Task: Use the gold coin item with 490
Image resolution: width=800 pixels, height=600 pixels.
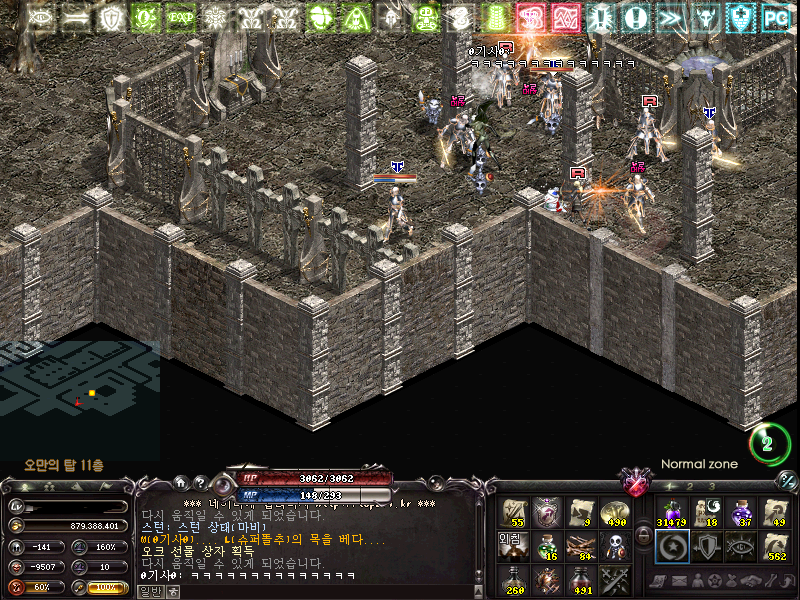Action: 615,513
